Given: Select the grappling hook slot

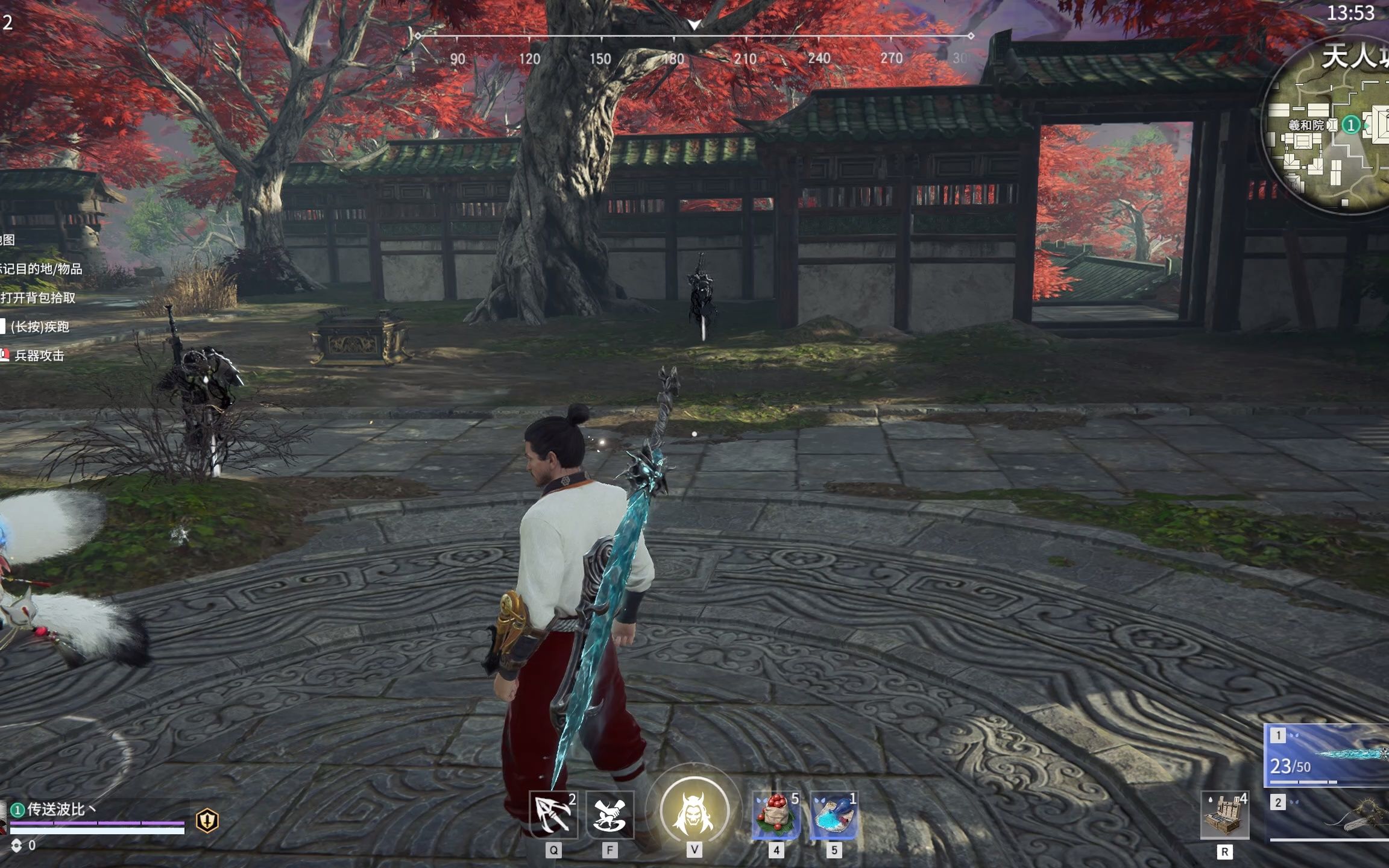Looking at the screenshot, I should pos(553,814).
